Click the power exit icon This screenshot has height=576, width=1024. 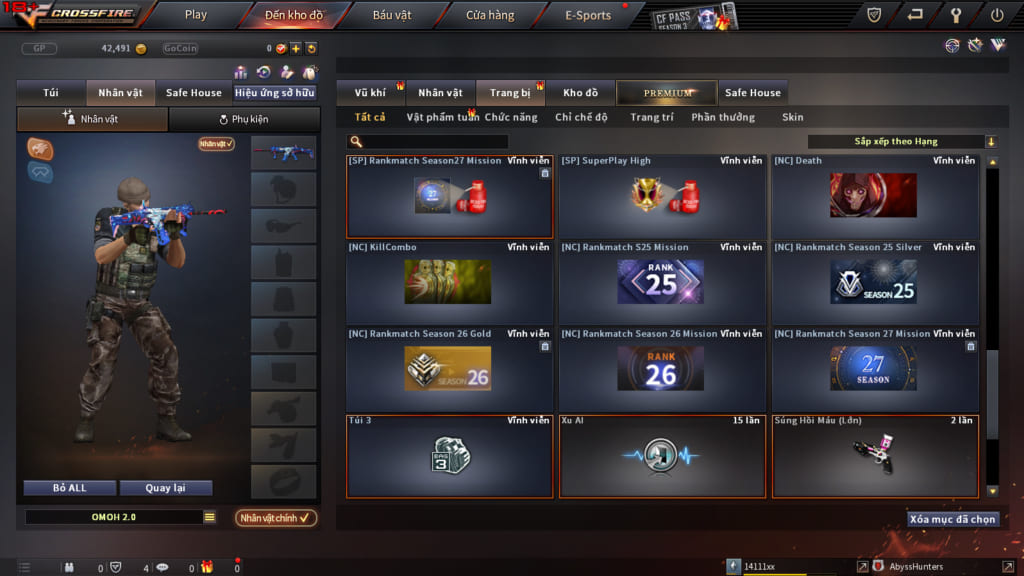(996, 15)
